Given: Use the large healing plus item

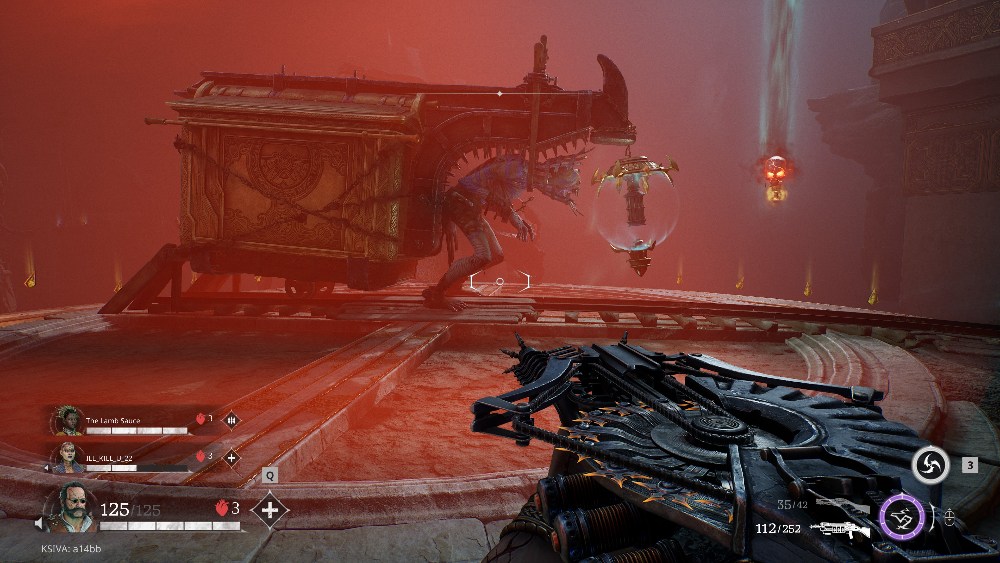Looking at the screenshot, I should point(269,509).
